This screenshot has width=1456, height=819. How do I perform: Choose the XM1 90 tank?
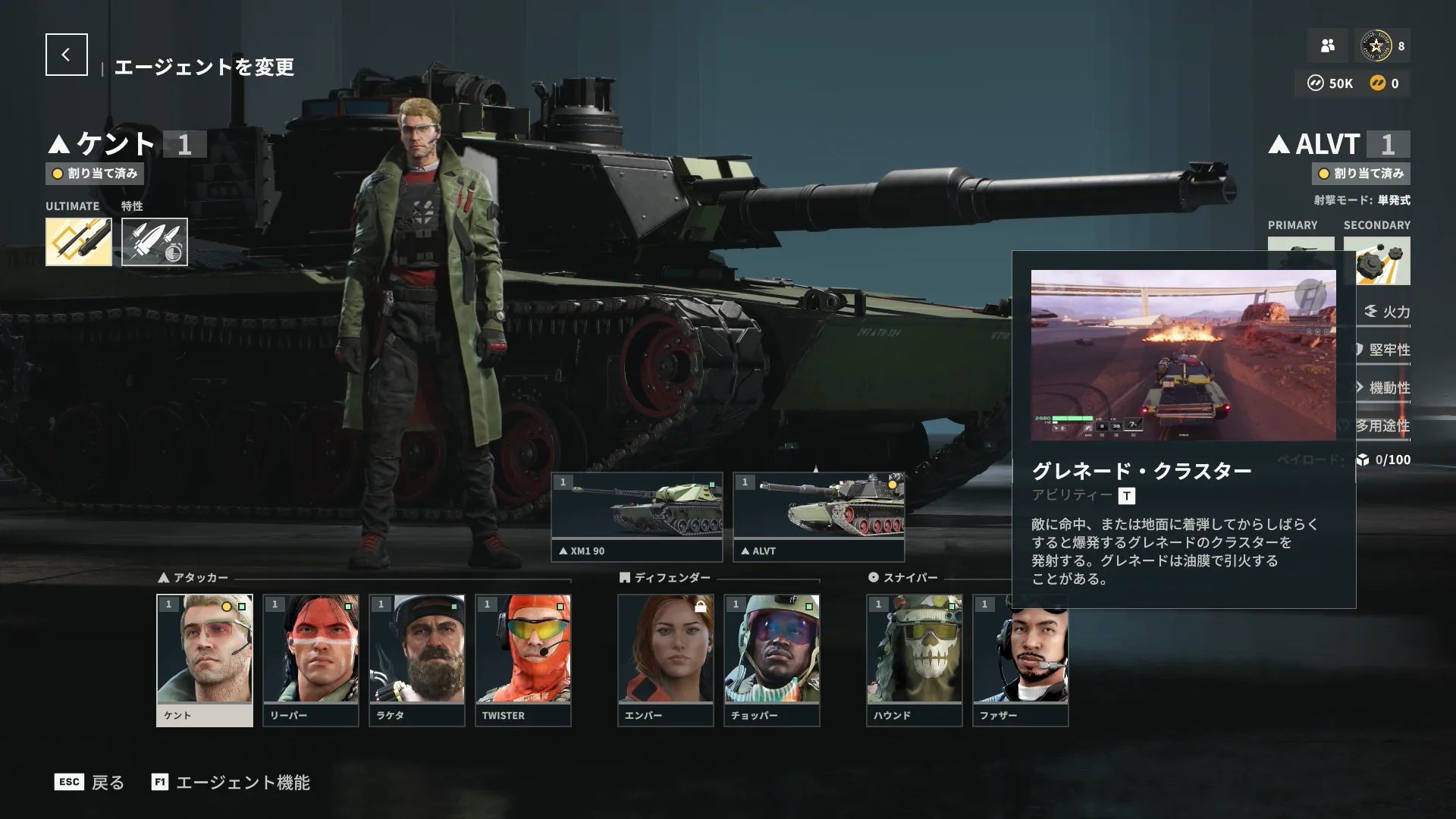tap(637, 516)
